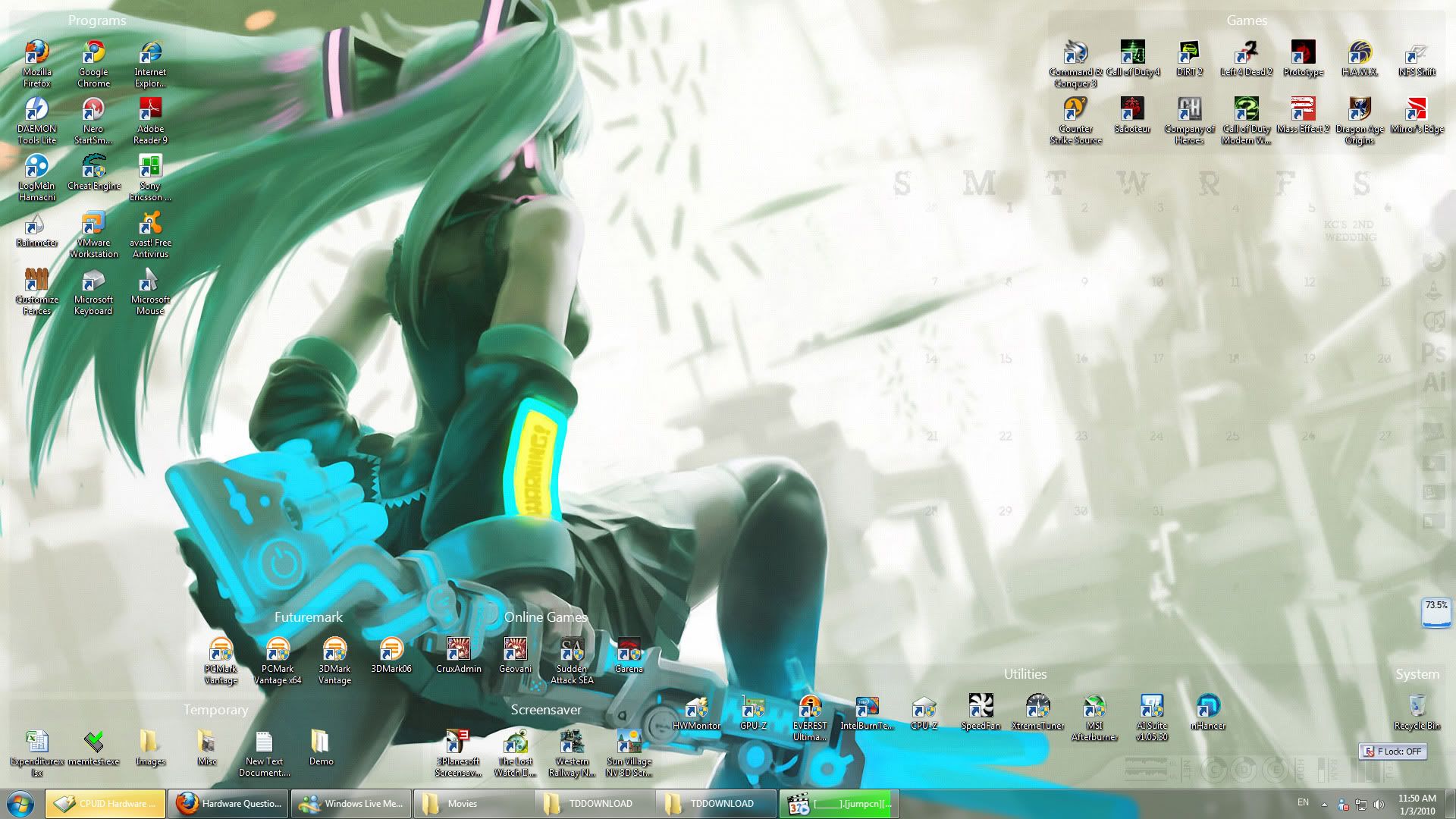The image size is (1456, 819).
Task: Open the Windows Start menu
Action: point(20,803)
